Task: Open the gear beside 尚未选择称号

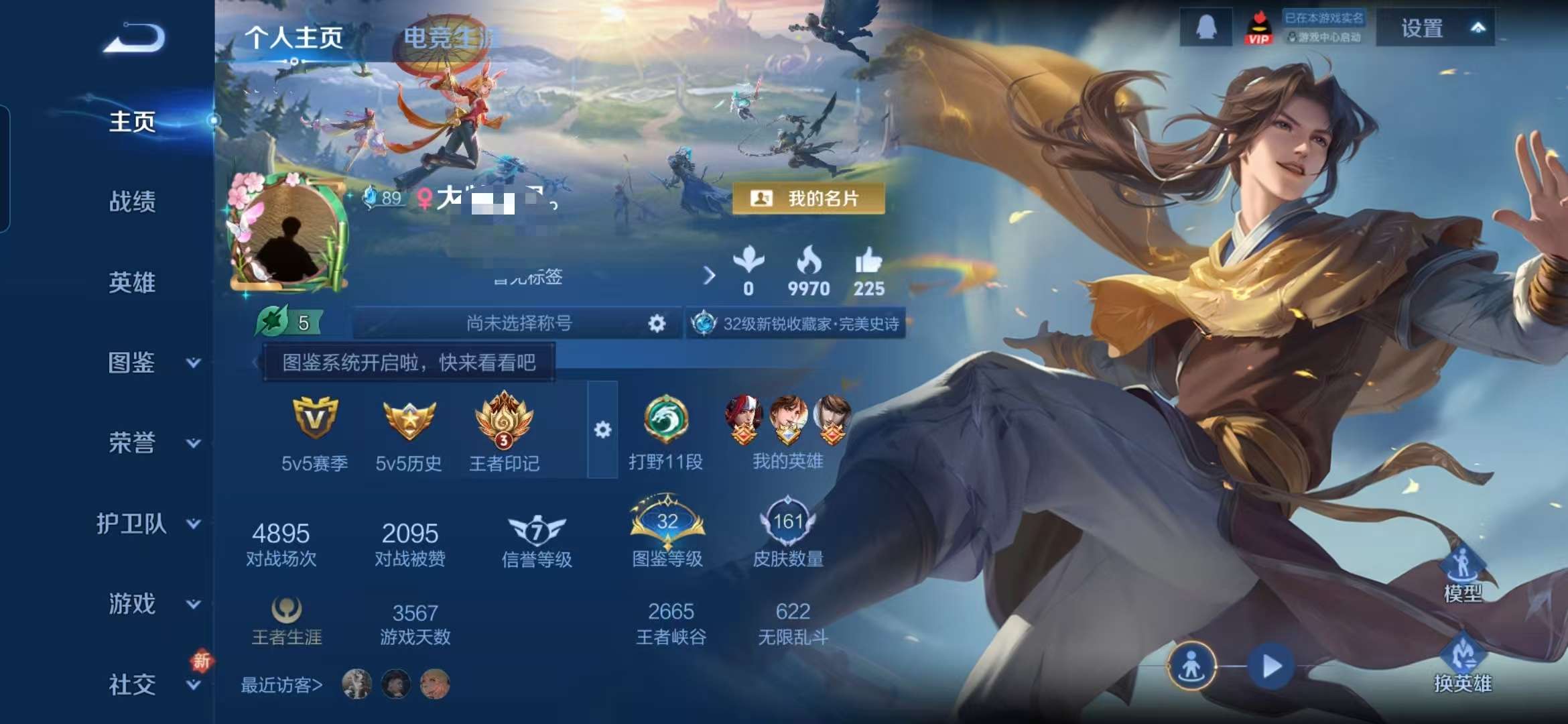Action: click(657, 322)
